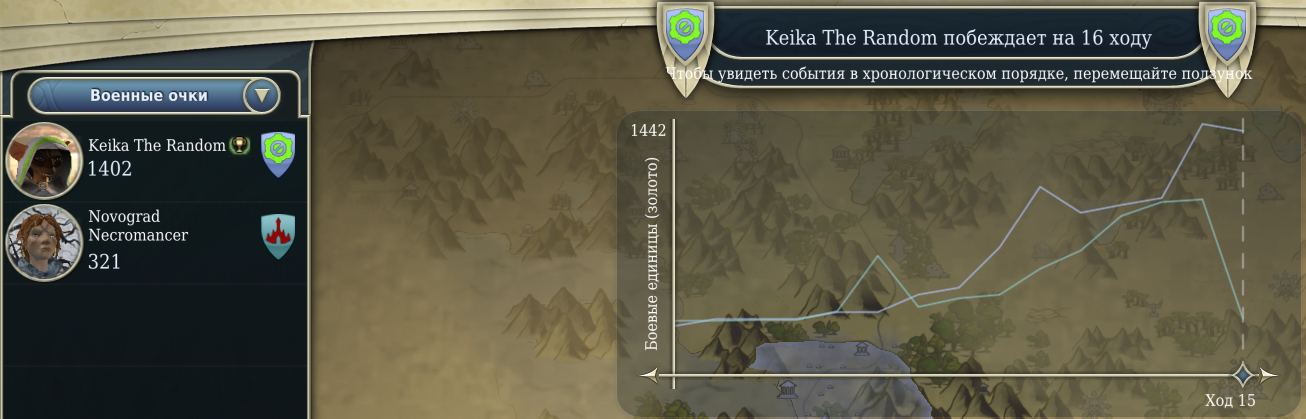This screenshot has width=1306, height=419.
Task: Move the turn timeline diamond slider handle
Action: pos(1243,375)
